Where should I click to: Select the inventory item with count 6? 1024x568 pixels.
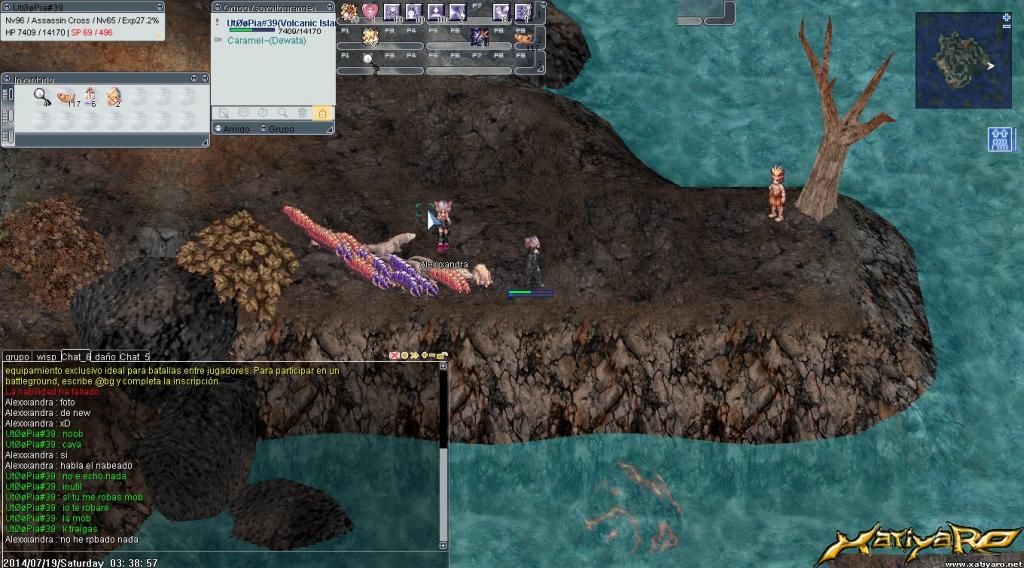pyautogui.click(x=90, y=96)
